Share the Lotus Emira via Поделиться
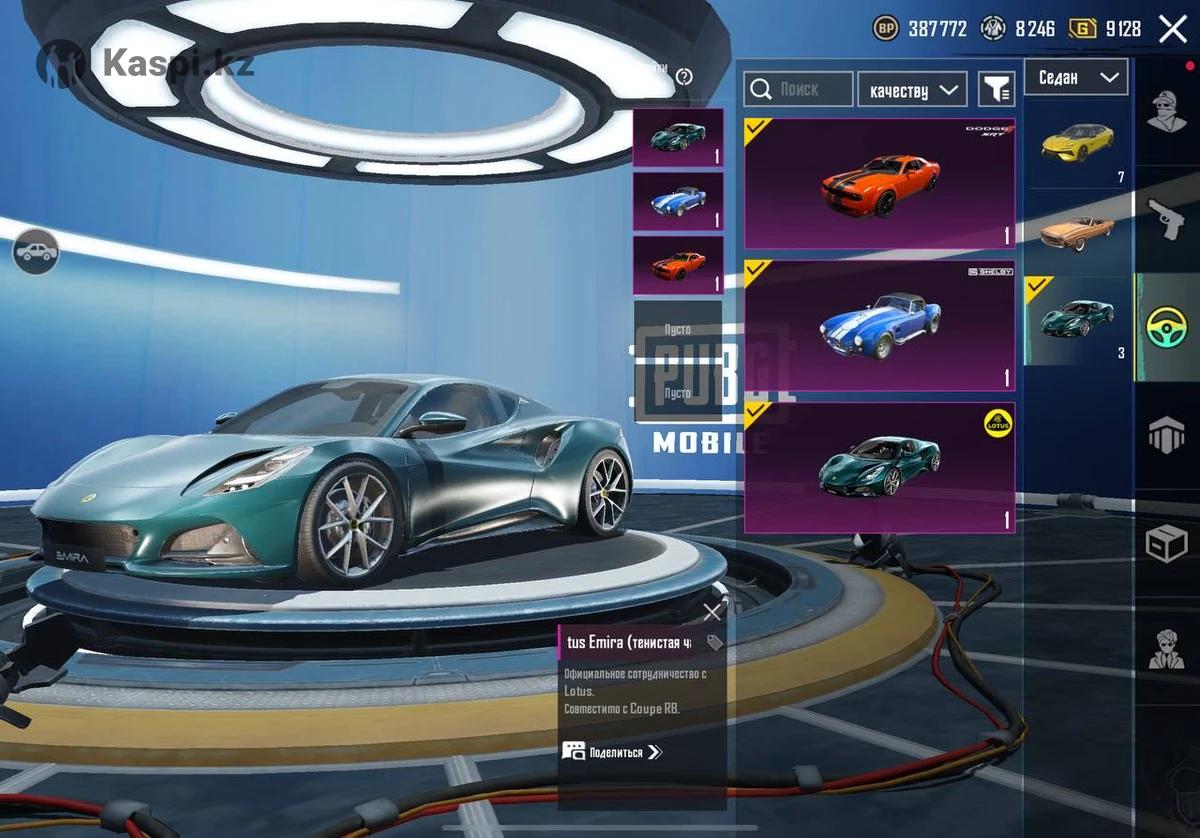 coord(612,752)
